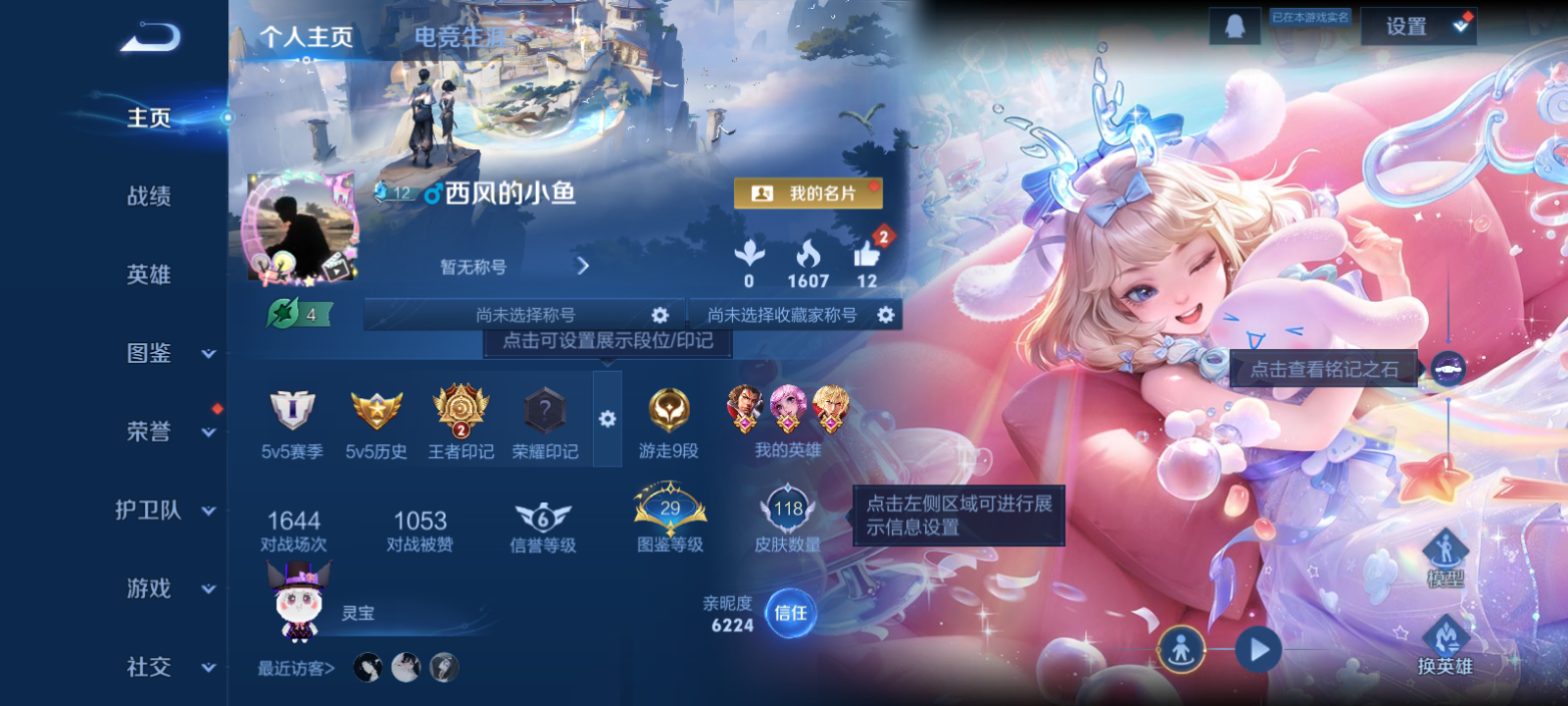Open the 皮肤数量 skin count icon
Screen dimensions: 1568x706
point(784,508)
